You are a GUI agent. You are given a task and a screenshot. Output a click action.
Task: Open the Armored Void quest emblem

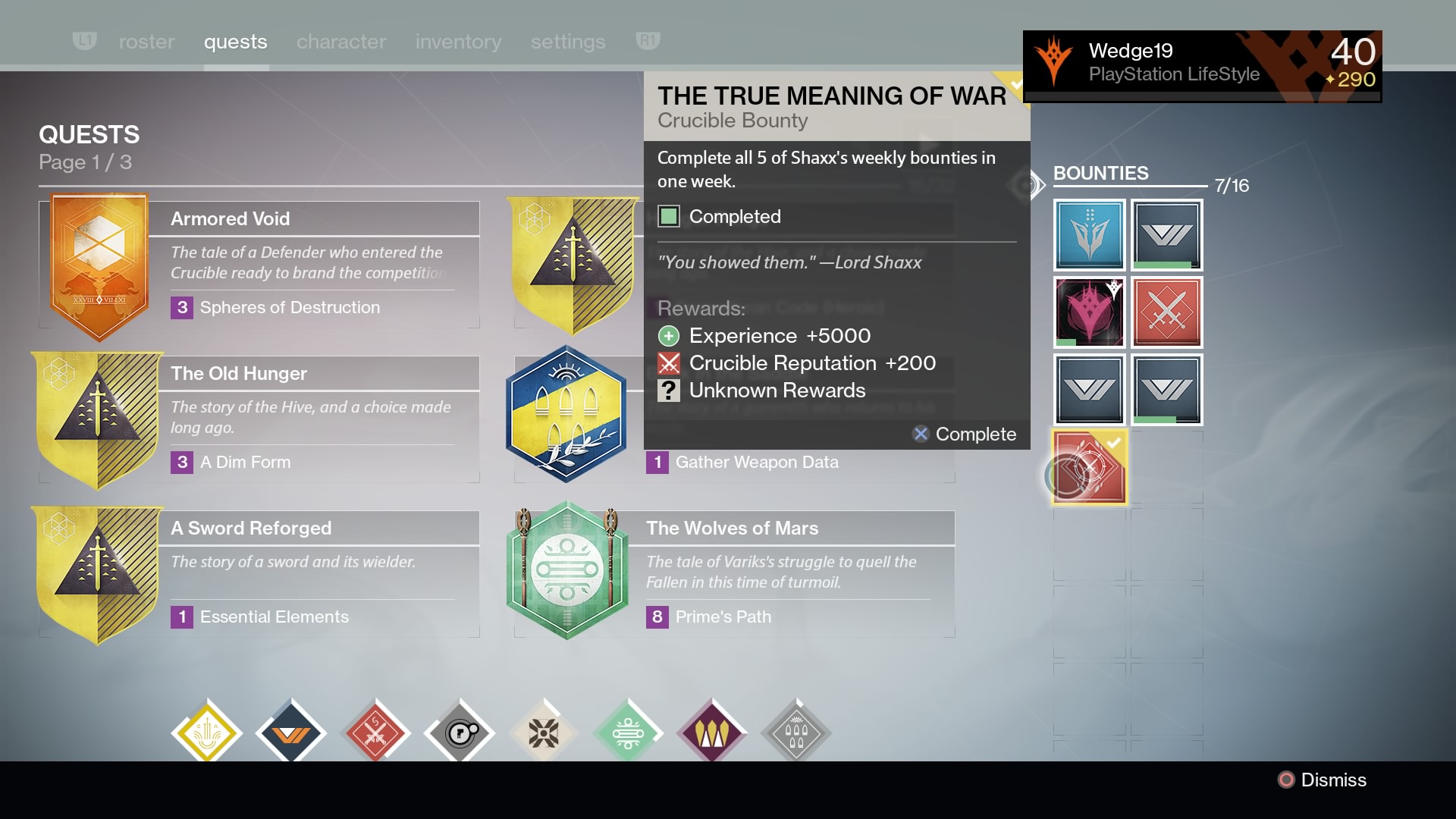point(99,262)
